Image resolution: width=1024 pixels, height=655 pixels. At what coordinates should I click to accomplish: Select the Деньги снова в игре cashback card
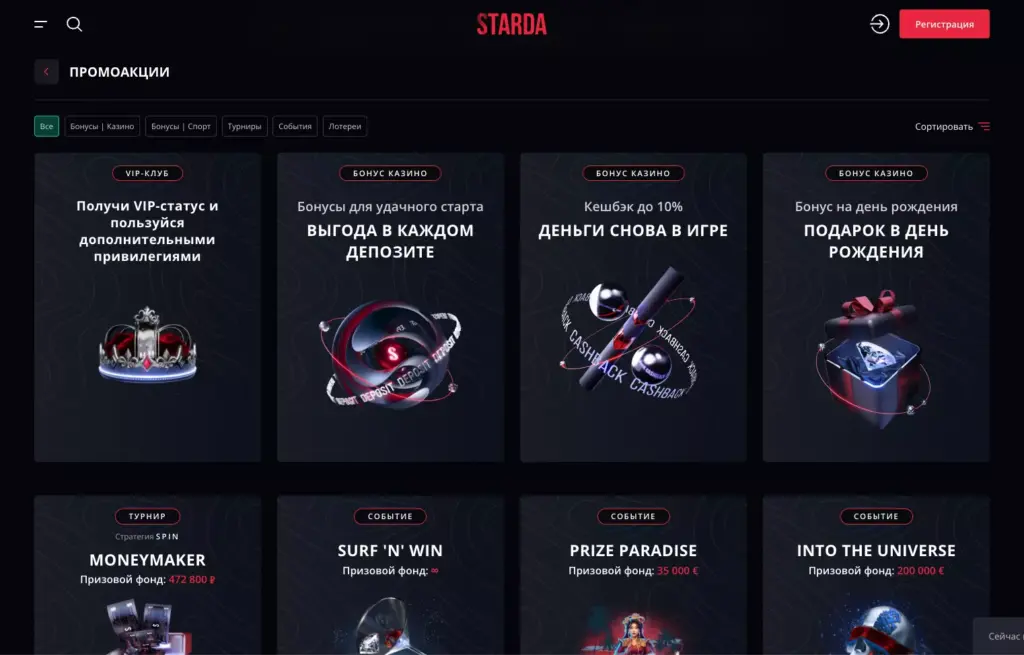pos(633,307)
